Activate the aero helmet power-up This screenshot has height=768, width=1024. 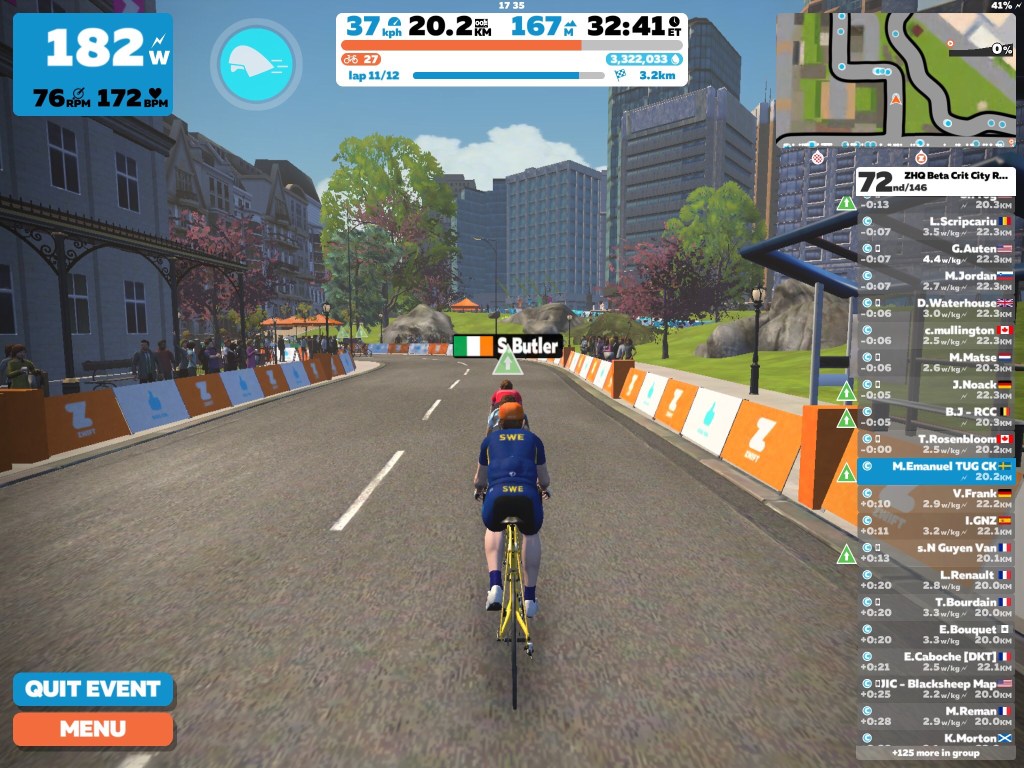256,64
